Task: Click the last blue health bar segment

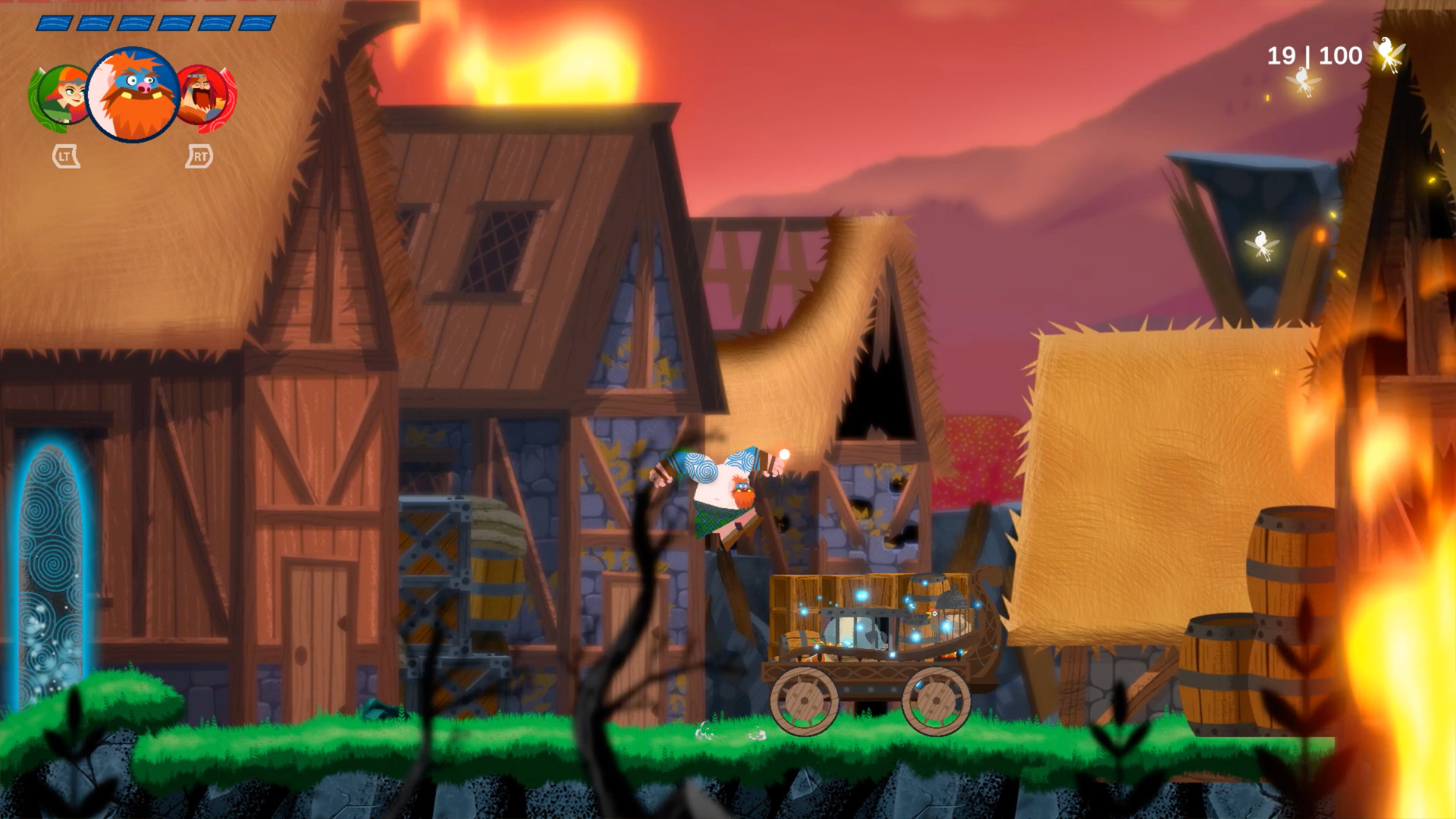Action: pos(258,21)
